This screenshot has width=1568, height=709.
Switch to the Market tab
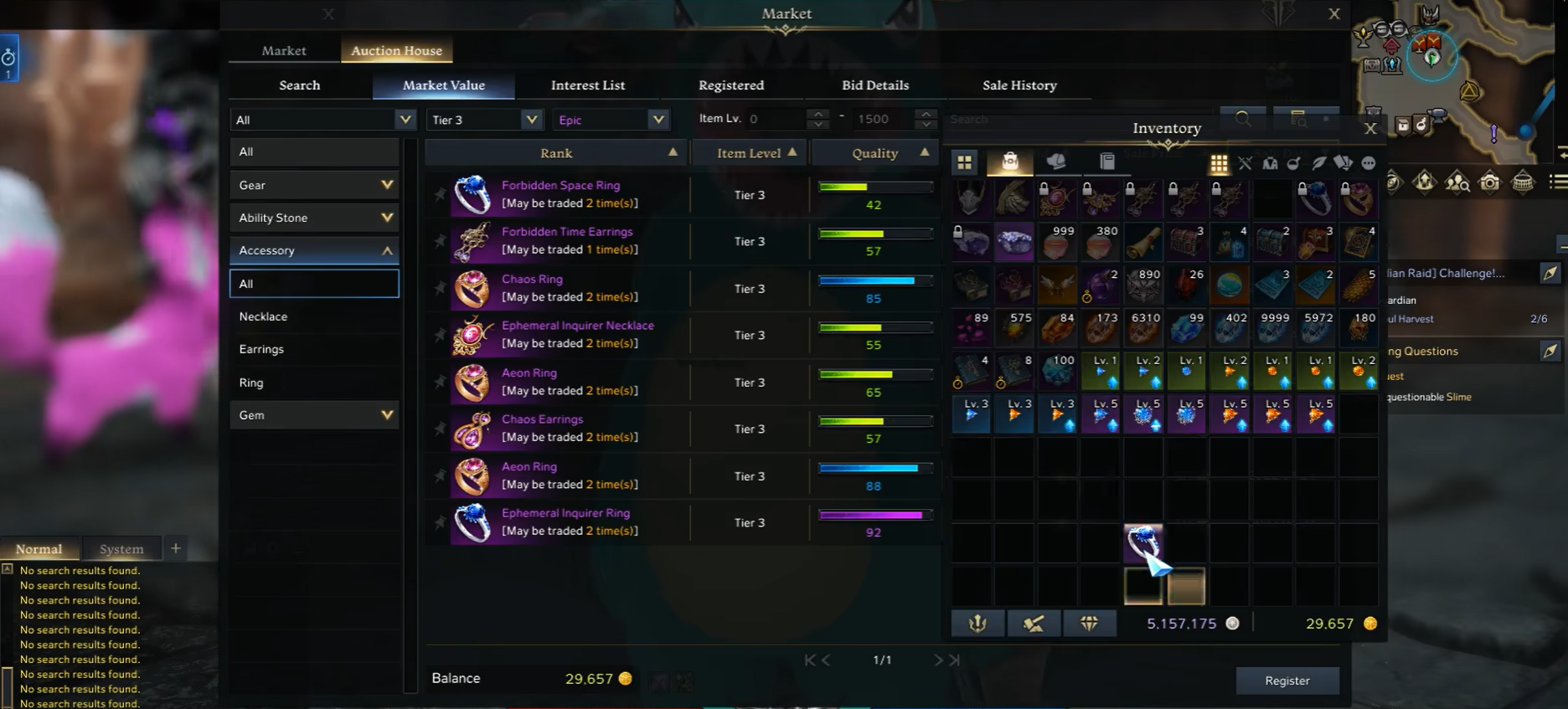tap(284, 51)
